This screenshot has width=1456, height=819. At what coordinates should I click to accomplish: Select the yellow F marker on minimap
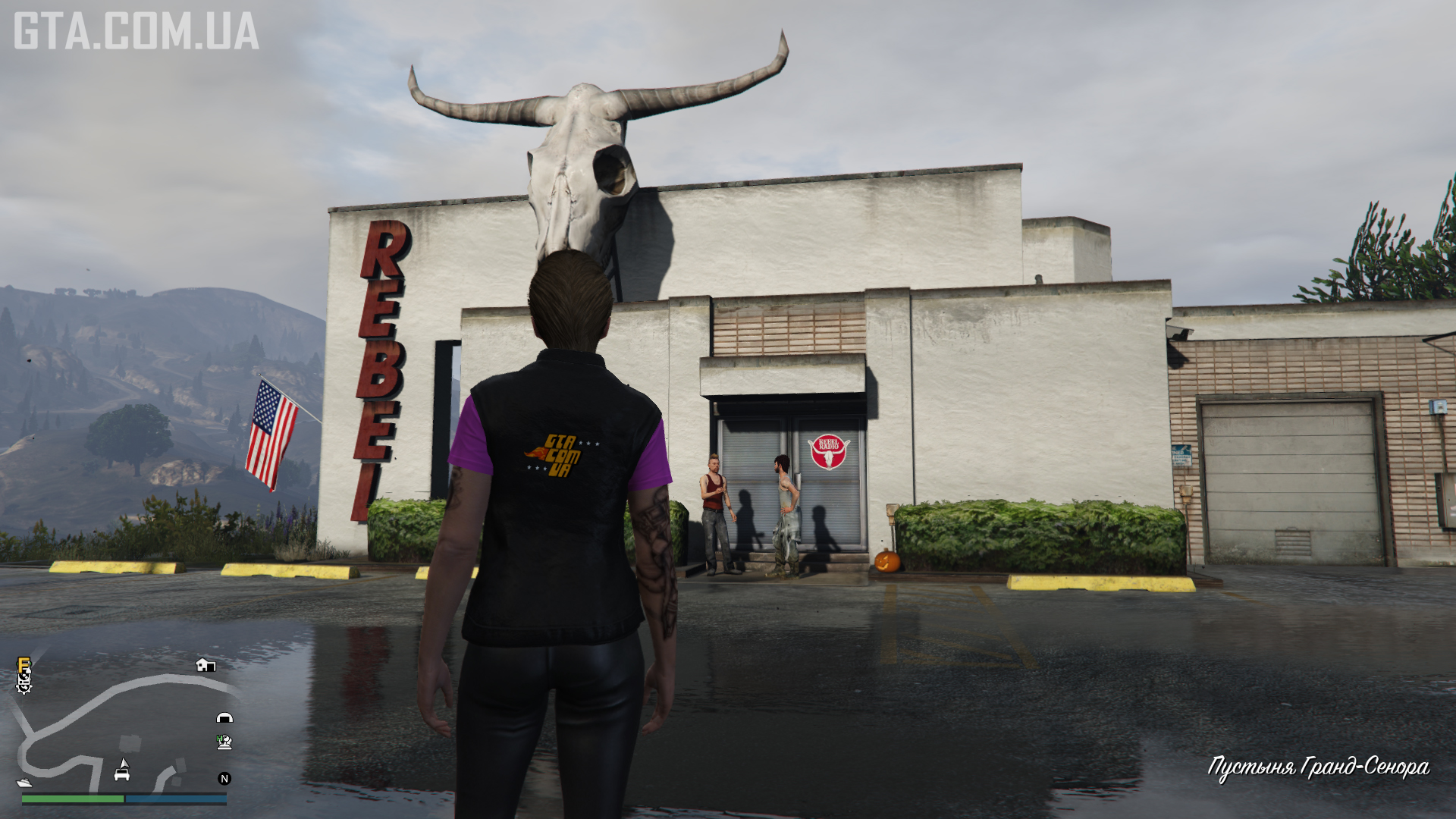pos(24,665)
